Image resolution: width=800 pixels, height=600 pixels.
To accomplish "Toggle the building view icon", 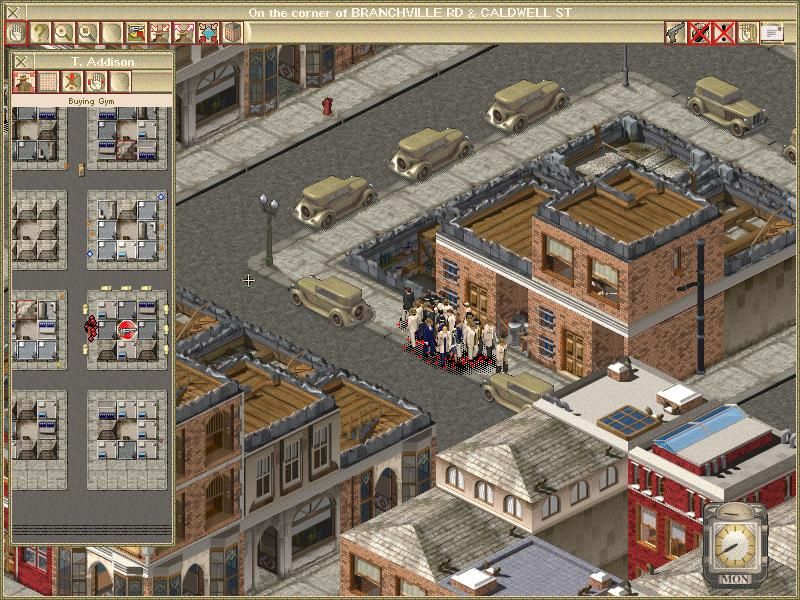I will (x=232, y=32).
